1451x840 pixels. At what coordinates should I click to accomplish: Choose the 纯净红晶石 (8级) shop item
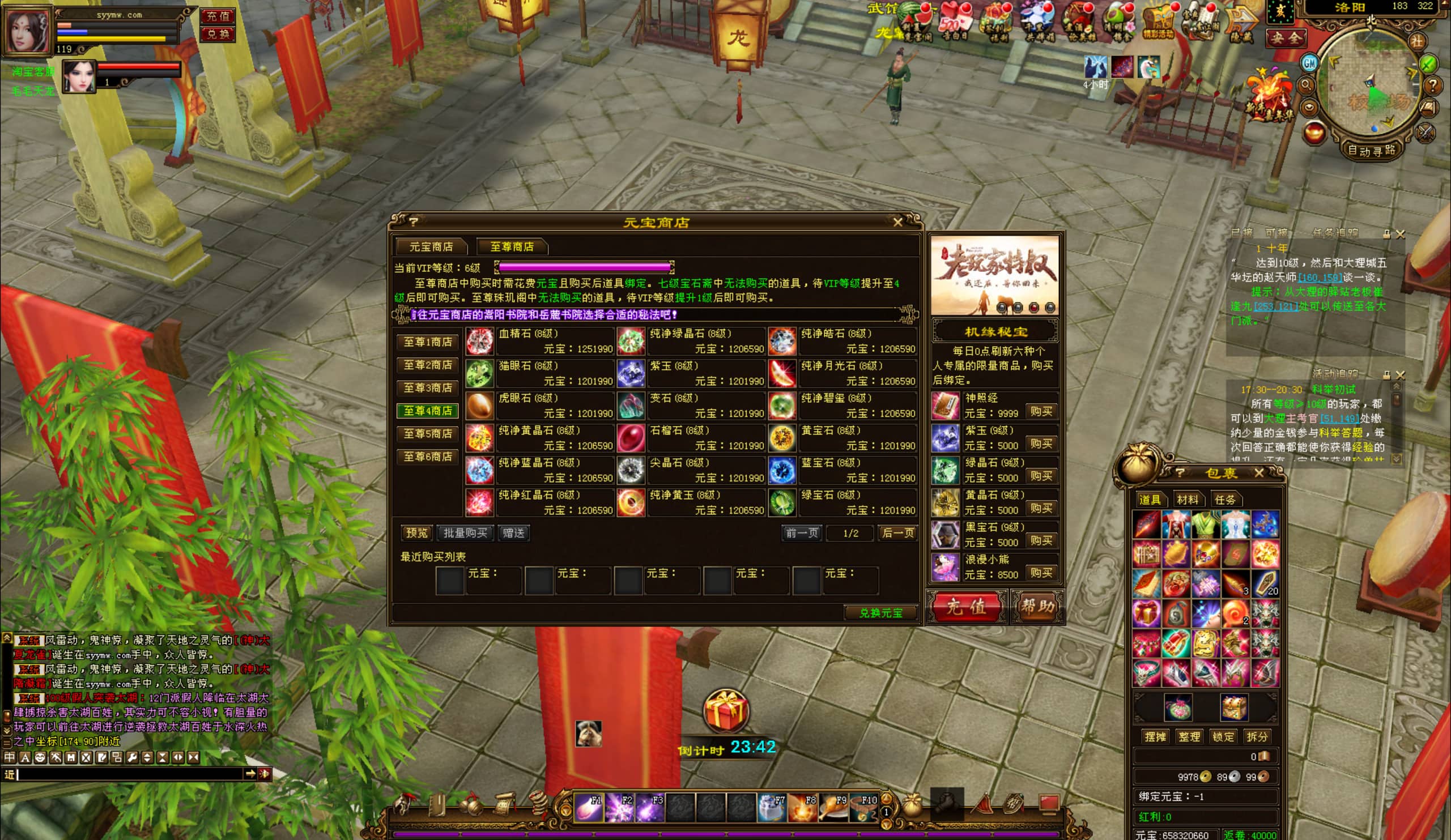click(x=539, y=502)
